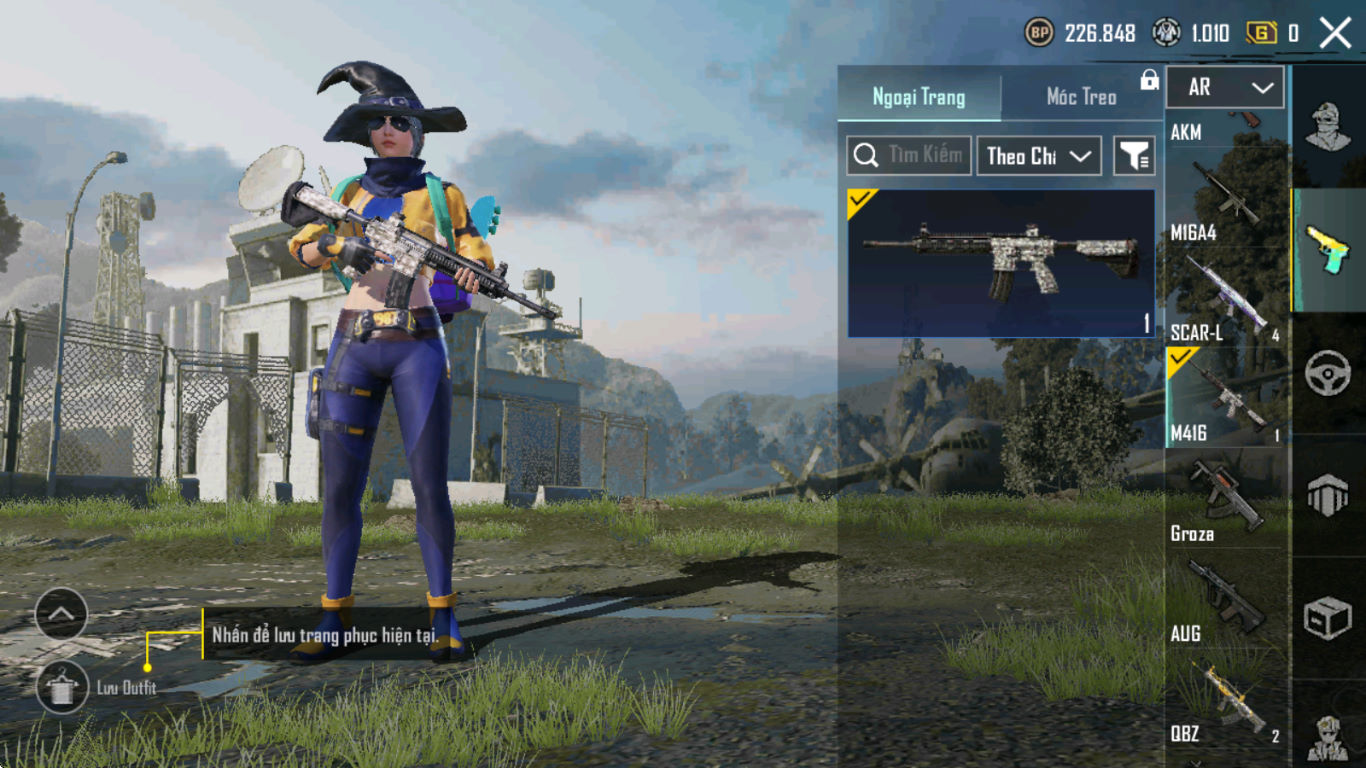Switch to the Ngoại Trang tab
This screenshot has width=1366, height=768.
[x=919, y=97]
